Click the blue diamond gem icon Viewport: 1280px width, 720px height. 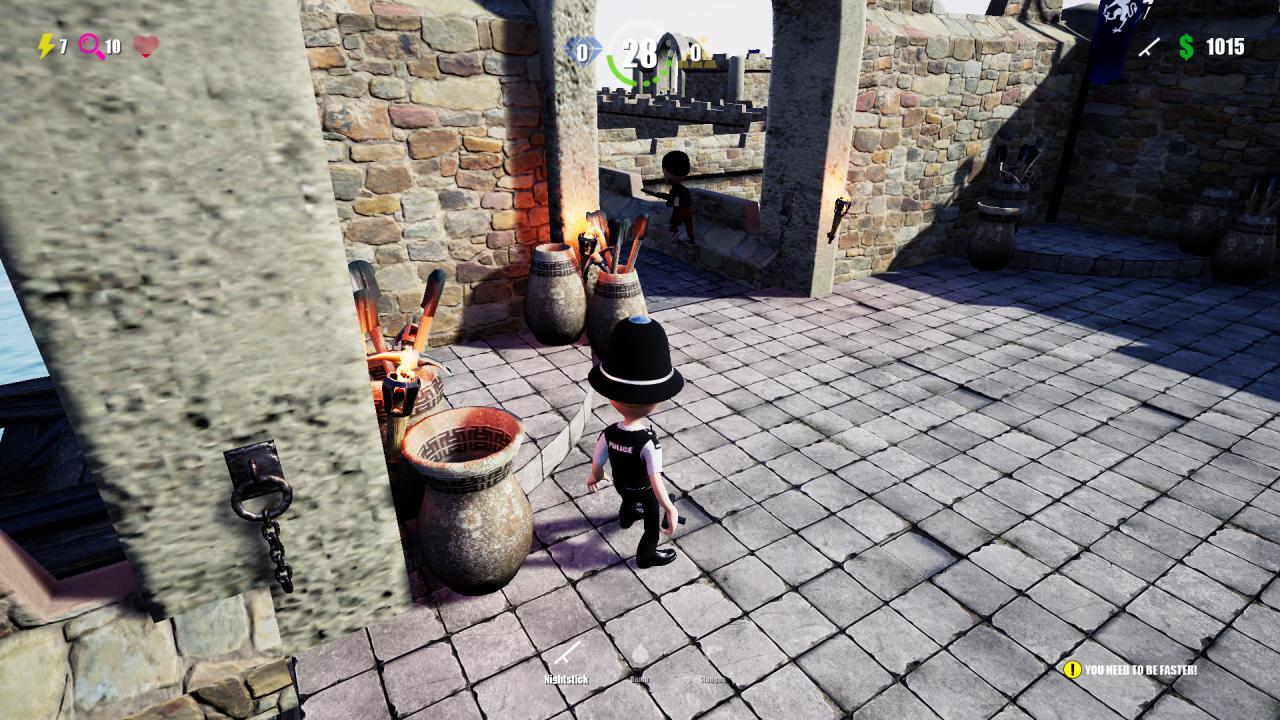(x=585, y=46)
